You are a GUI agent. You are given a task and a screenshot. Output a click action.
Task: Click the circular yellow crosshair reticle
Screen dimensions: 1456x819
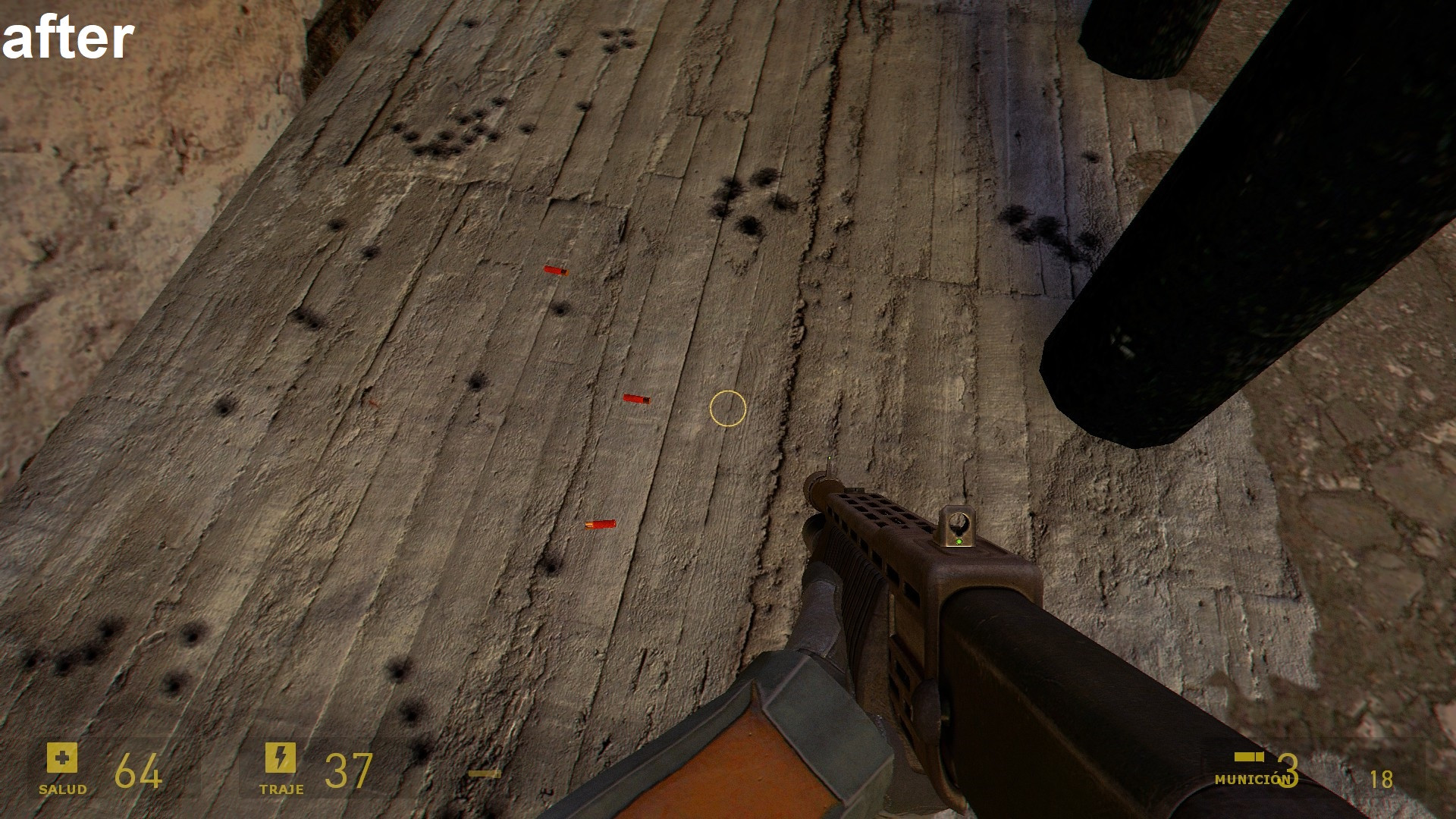tap(726, 409)
